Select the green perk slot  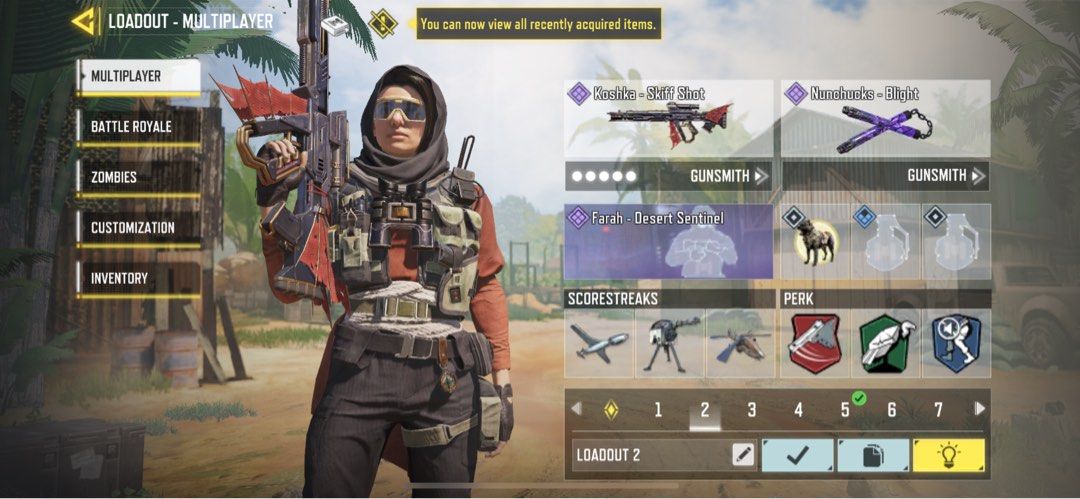[885, 343]
